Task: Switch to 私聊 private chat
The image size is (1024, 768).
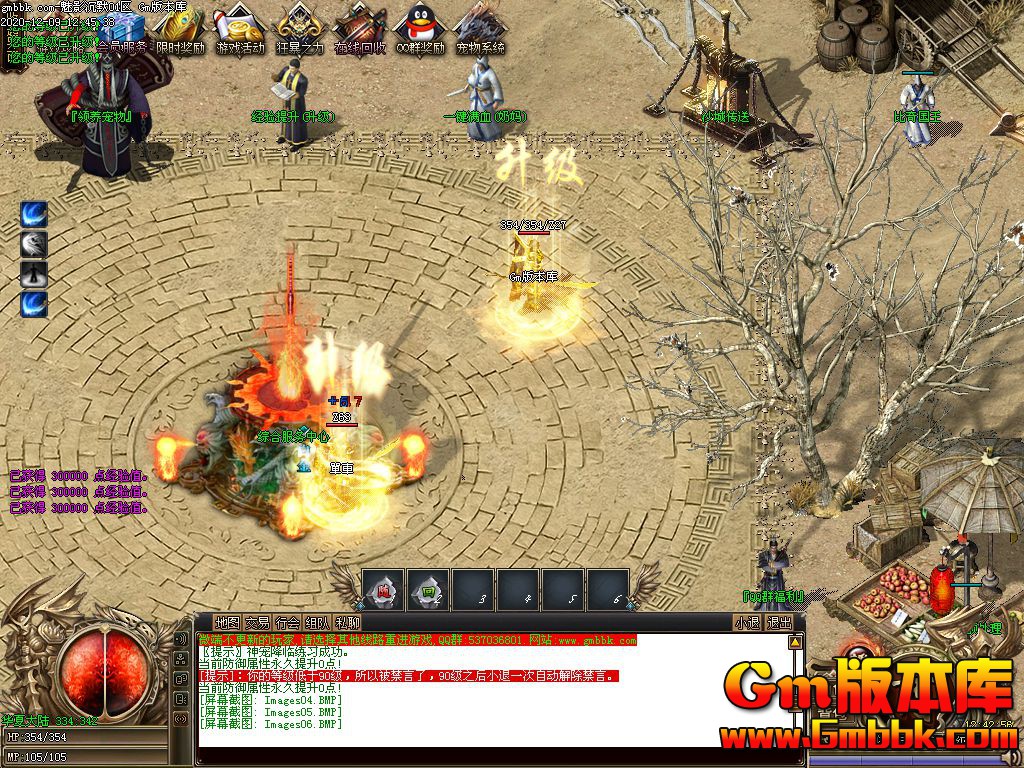Action: 348,622
